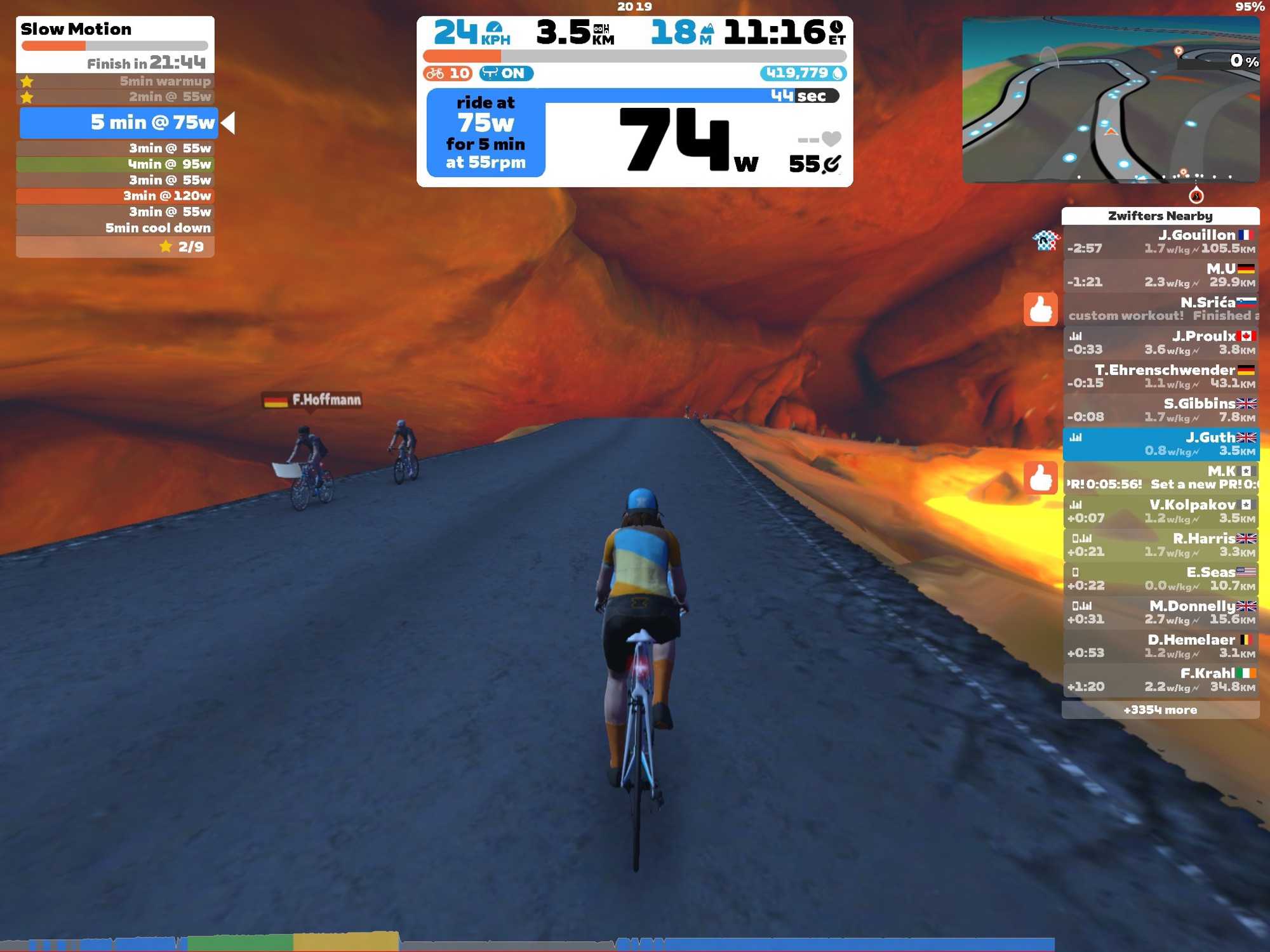Toggle the ERG mode ON indicator
Screen dimensions: 1270x952
coord(506,73)
